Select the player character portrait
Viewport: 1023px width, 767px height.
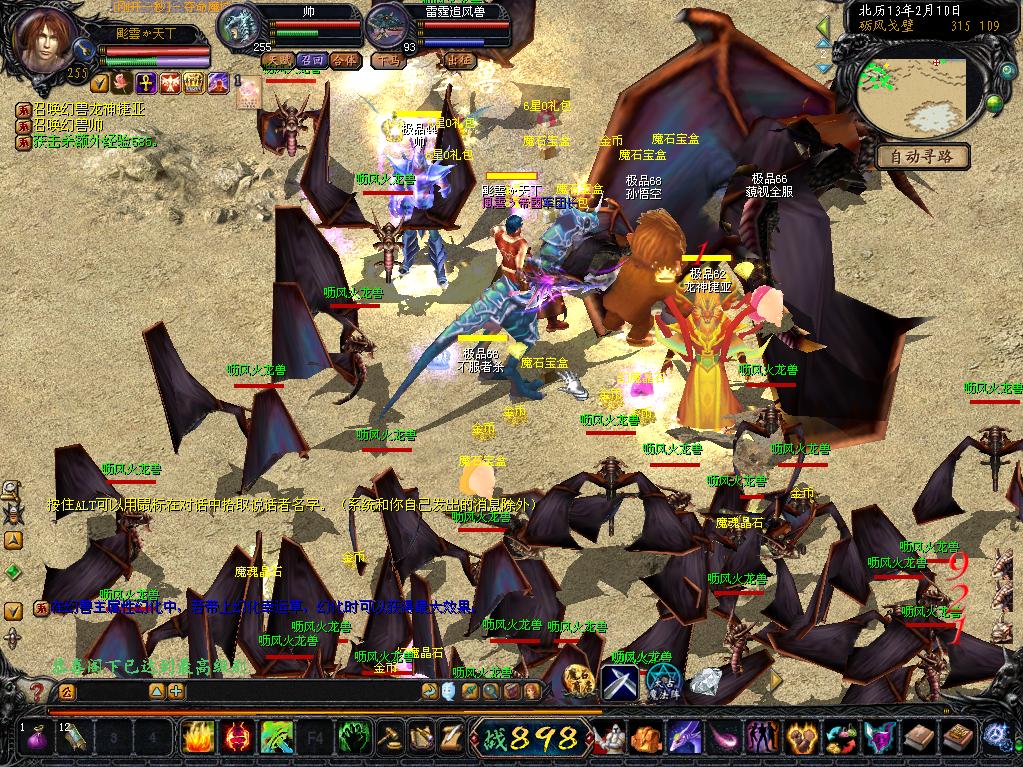tap(45, 38)
